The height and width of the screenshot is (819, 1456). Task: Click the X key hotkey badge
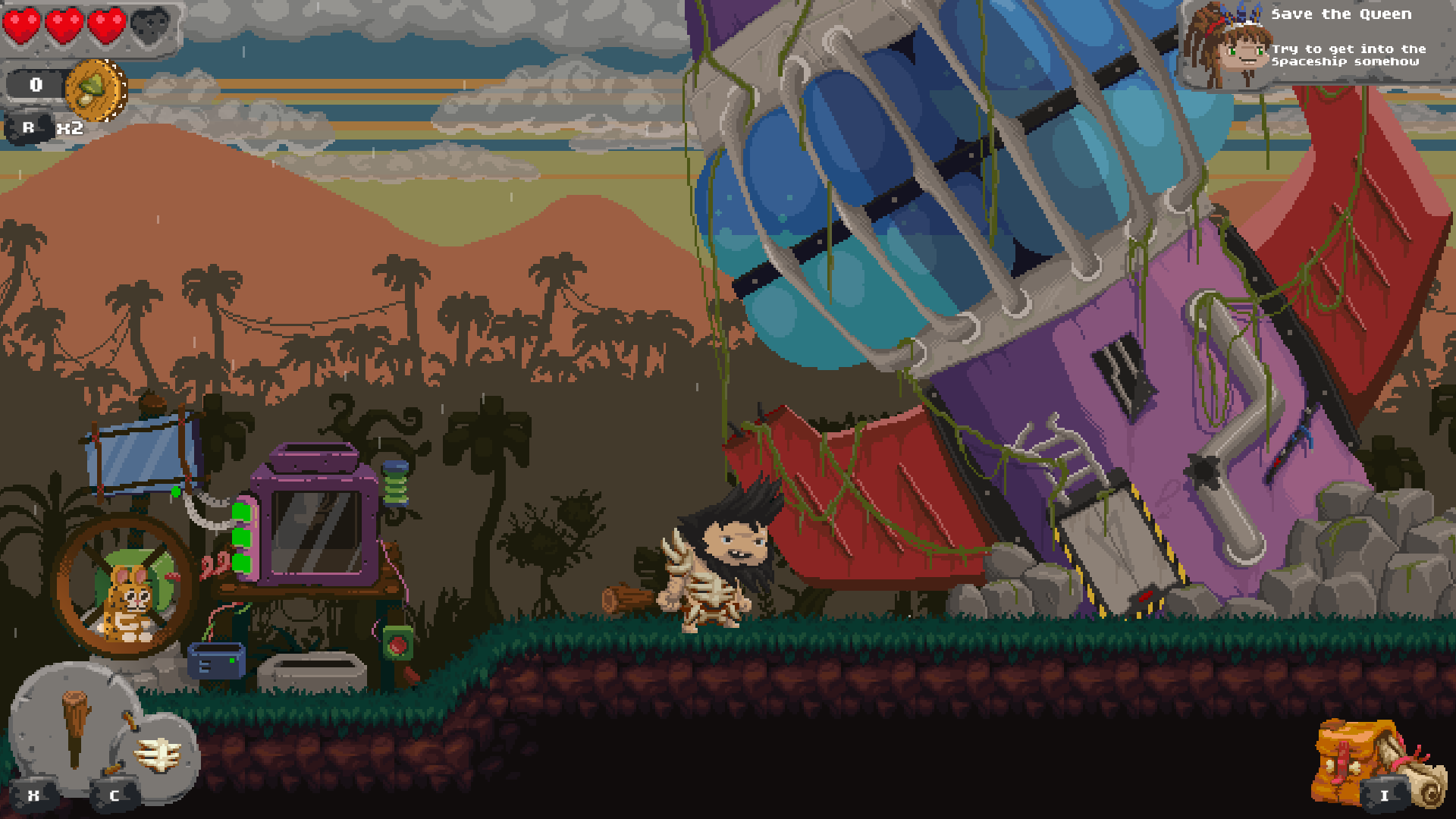click(x=33, y=795)
